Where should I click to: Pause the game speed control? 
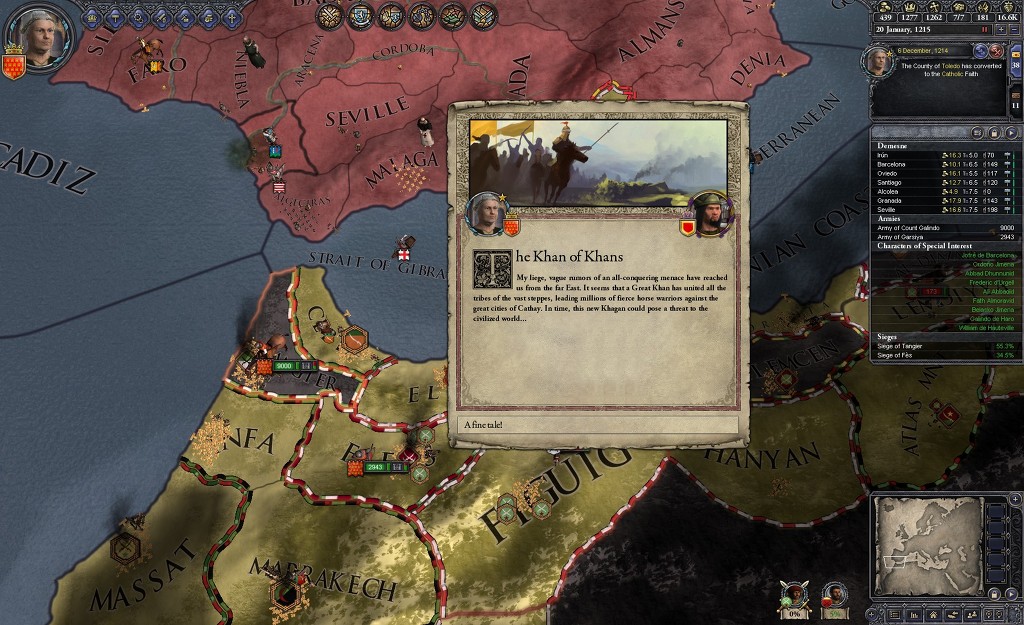(x=982, y=30)
